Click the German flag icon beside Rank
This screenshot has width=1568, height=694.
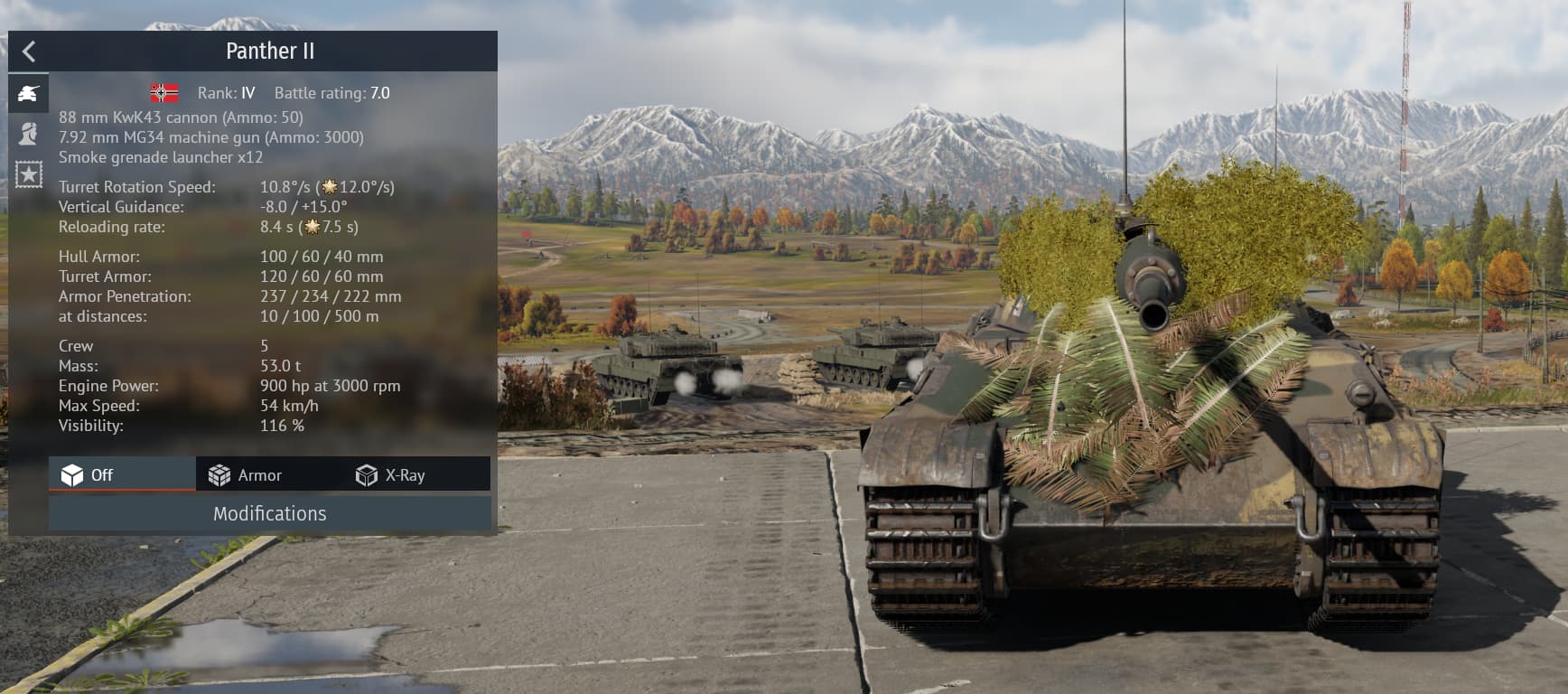(163, 91)
